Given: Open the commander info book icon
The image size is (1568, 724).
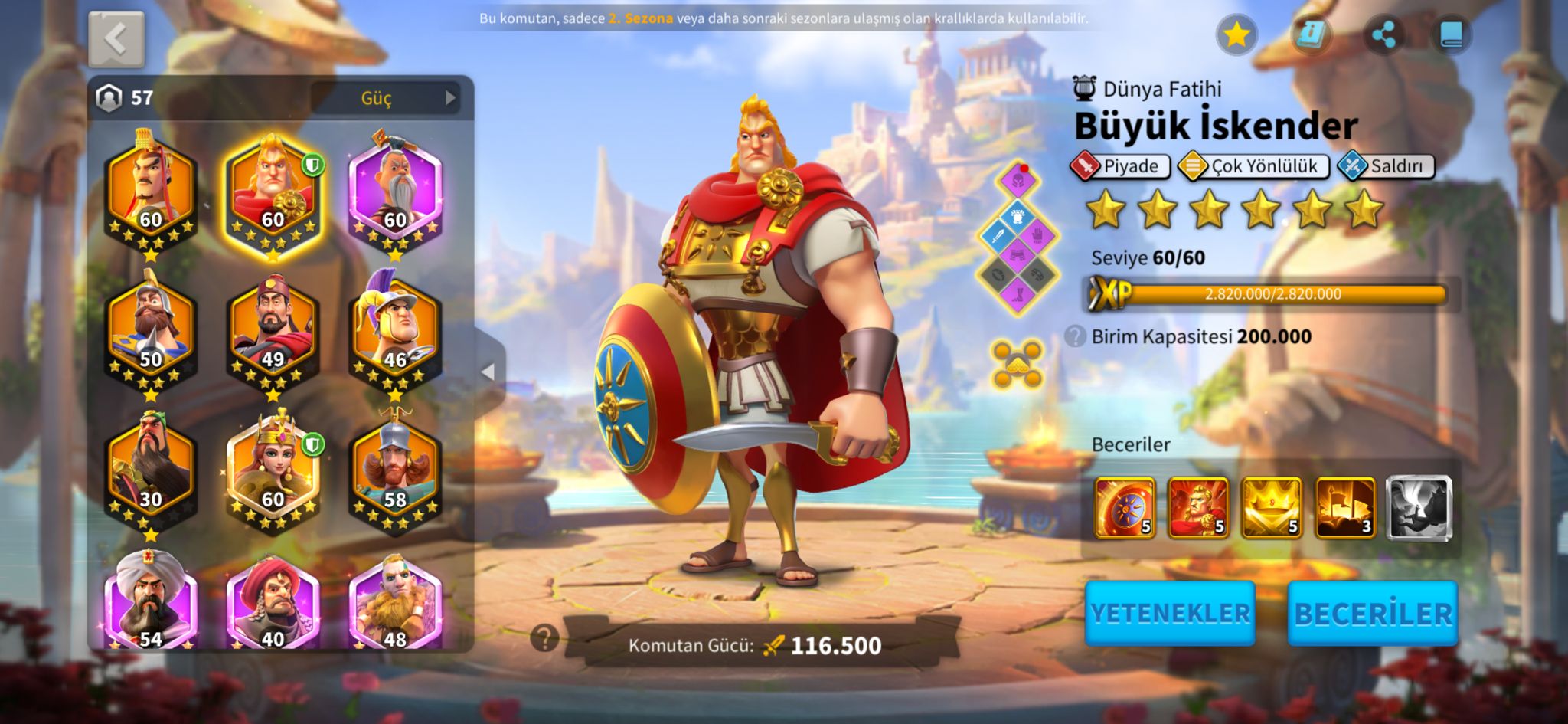Looking at the screenshot, I should click(1310, 35).
